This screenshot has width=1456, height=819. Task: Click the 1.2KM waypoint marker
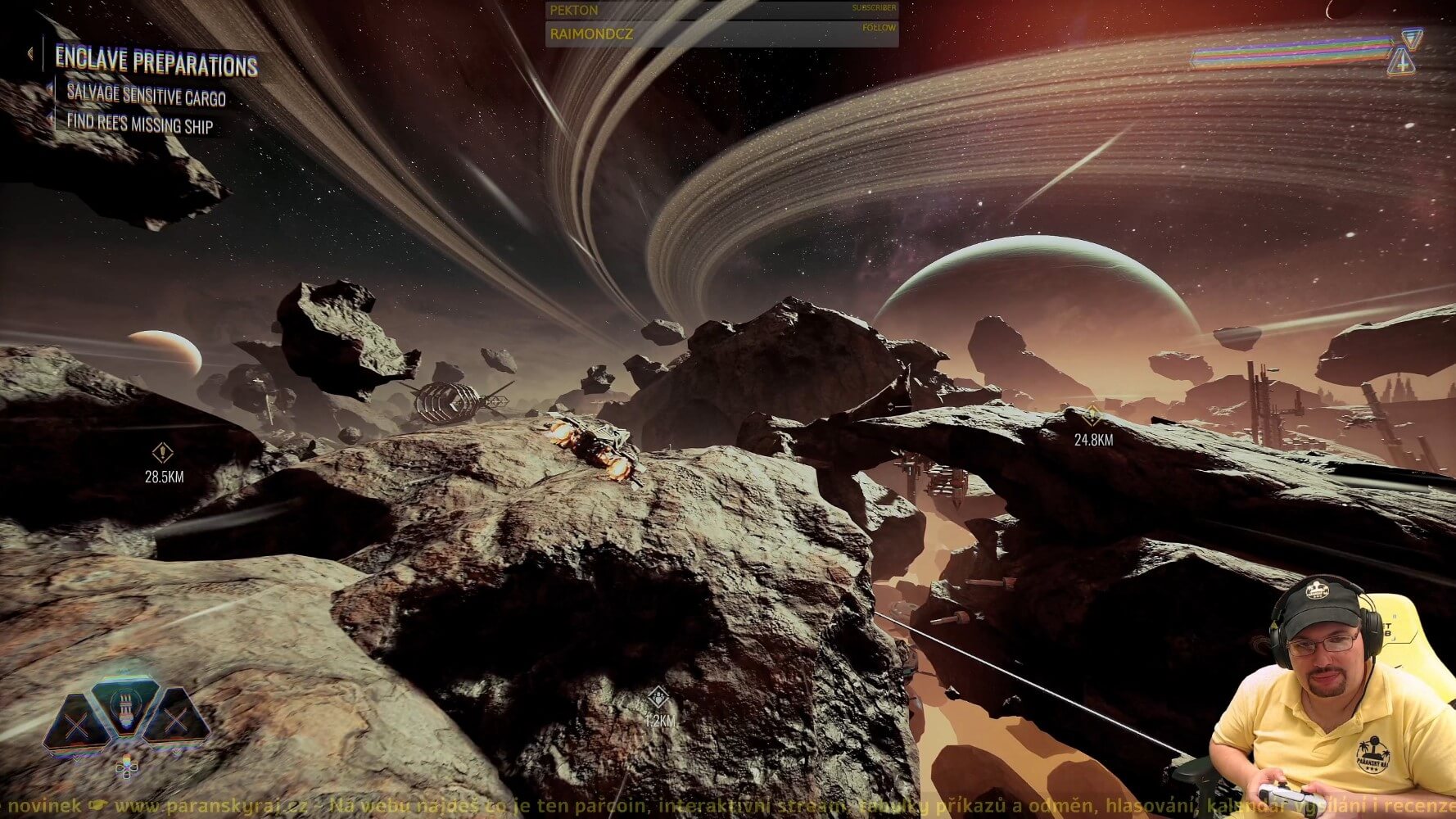pos(657,699)
